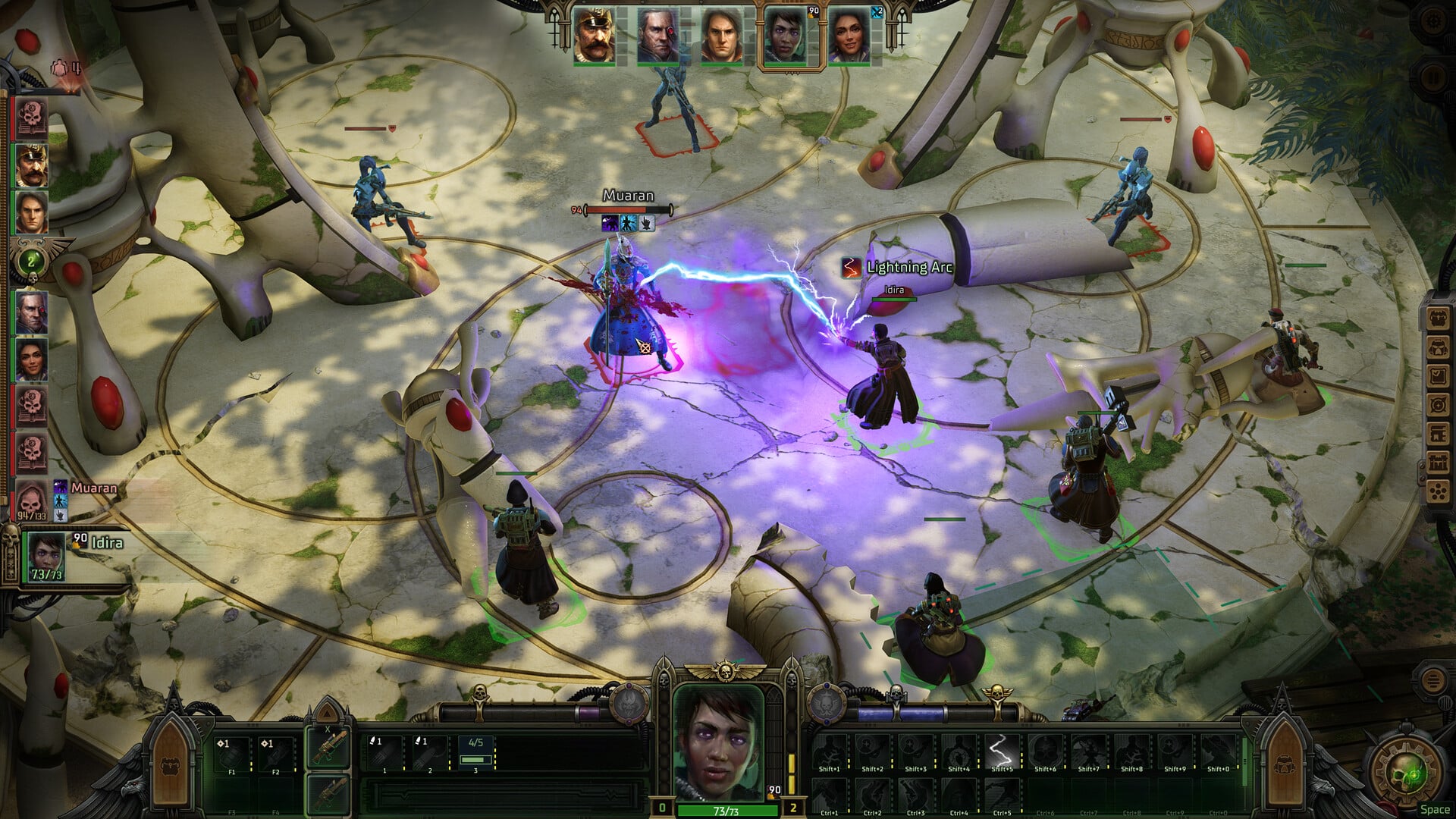Select the primary weapon set slot

[x=328, y=748]
